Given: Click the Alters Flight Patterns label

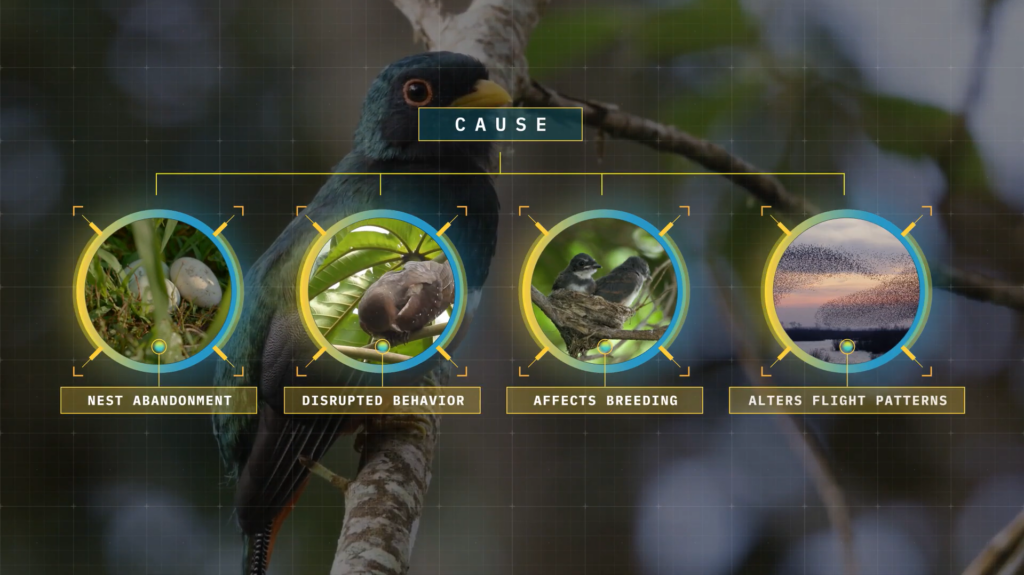Looking at the screenshot, I should coord(846,401).
